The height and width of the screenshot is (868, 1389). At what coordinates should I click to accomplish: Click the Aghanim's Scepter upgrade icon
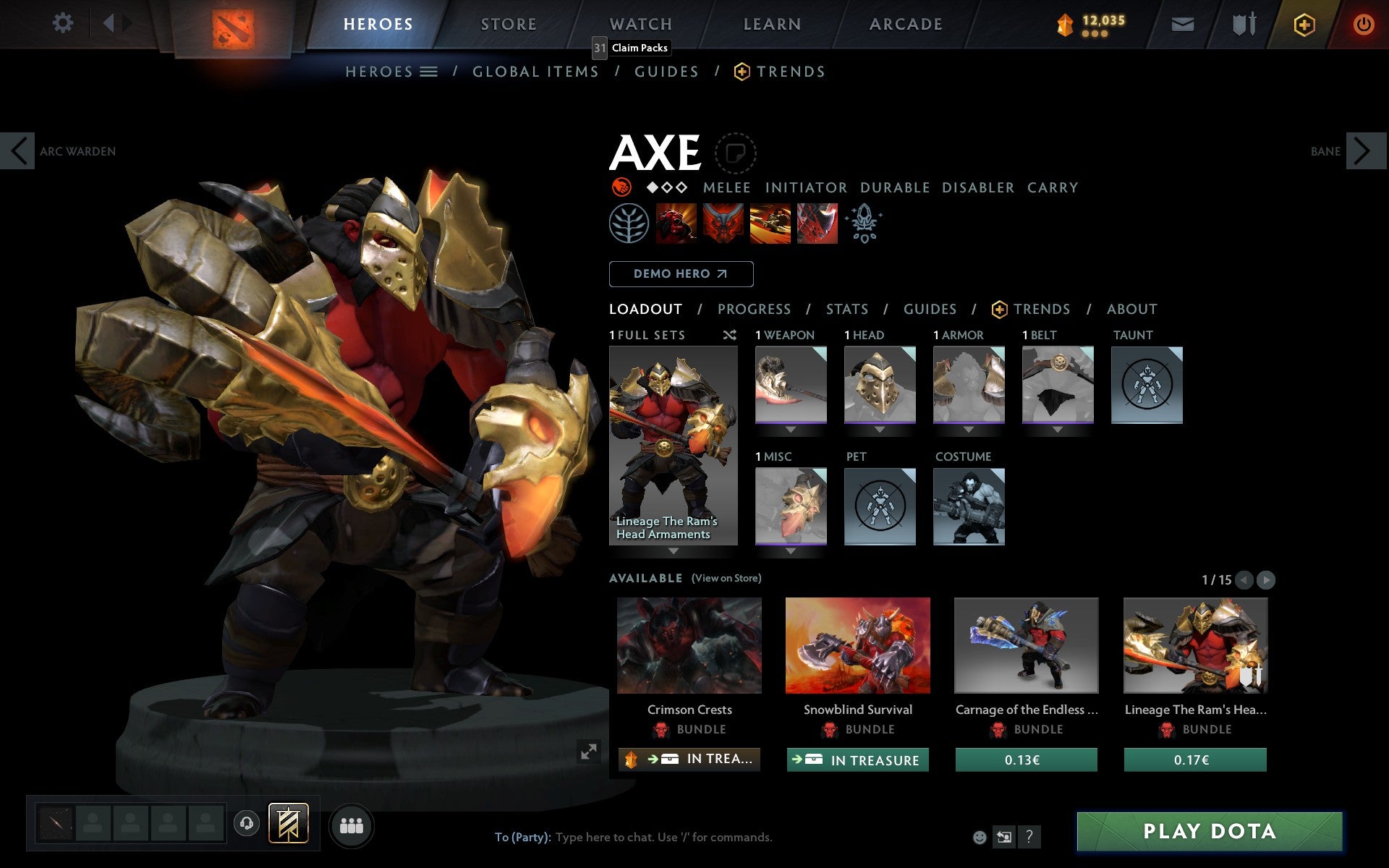tap(865, 224)
